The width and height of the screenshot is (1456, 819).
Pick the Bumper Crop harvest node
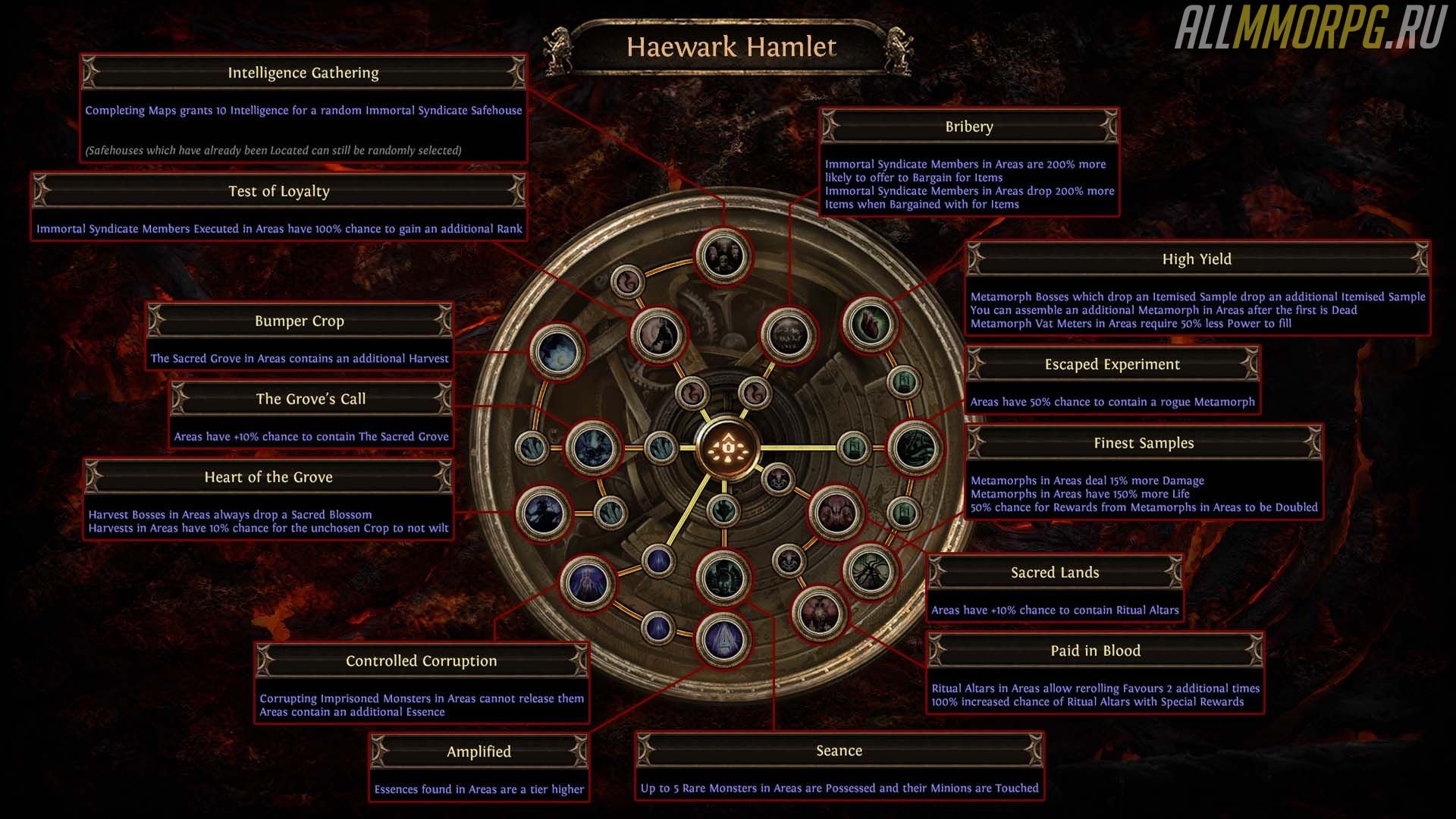tap(557, 351)
